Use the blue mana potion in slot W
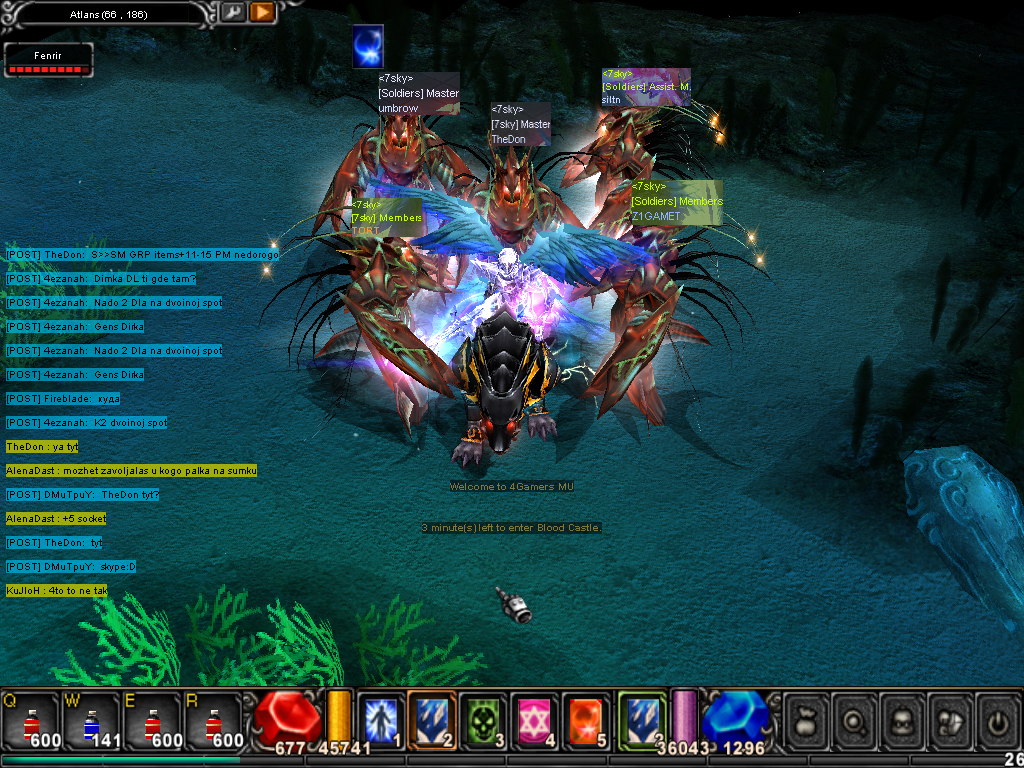 89,720
